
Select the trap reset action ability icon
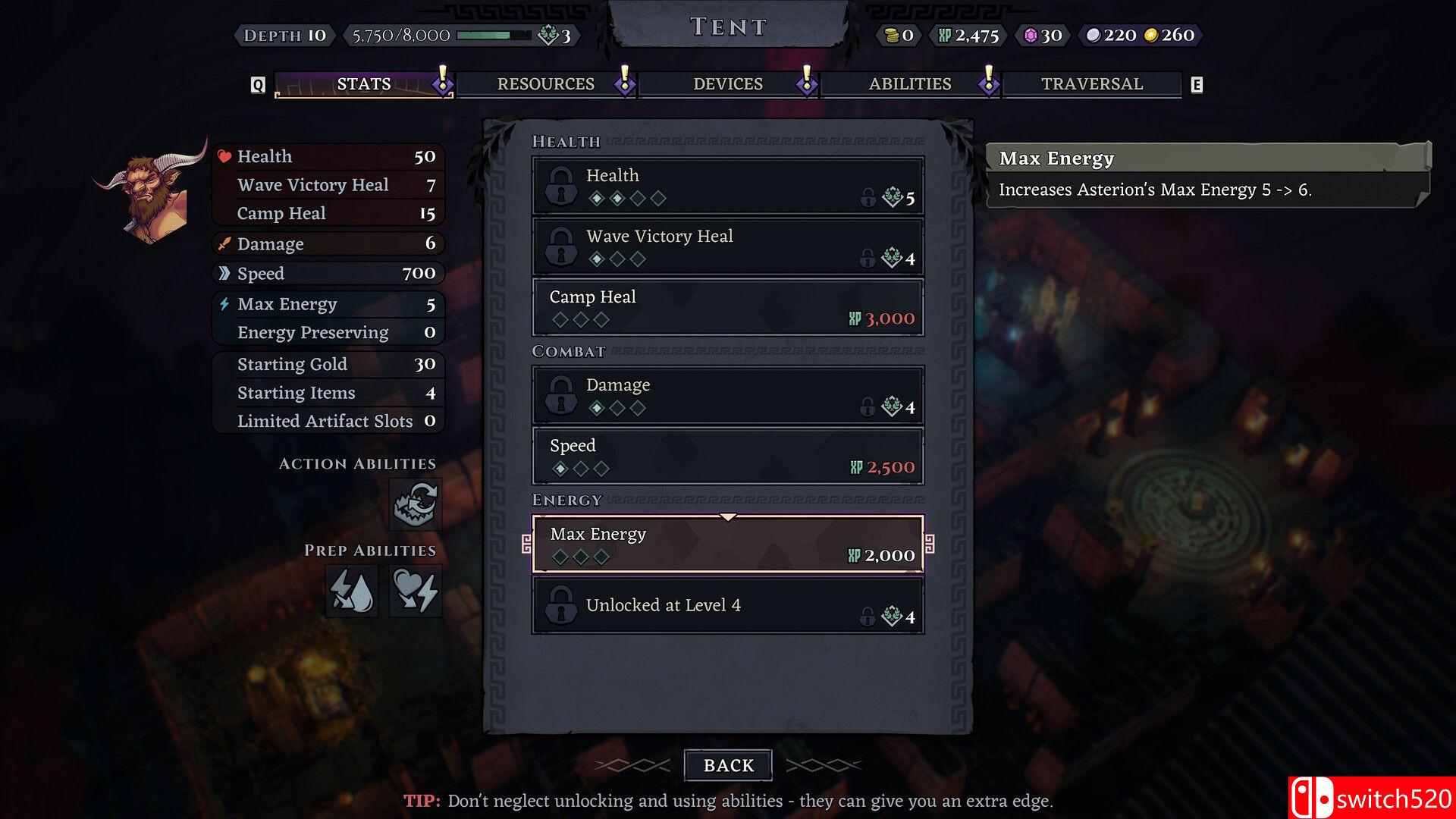click(x=416, y=504)
